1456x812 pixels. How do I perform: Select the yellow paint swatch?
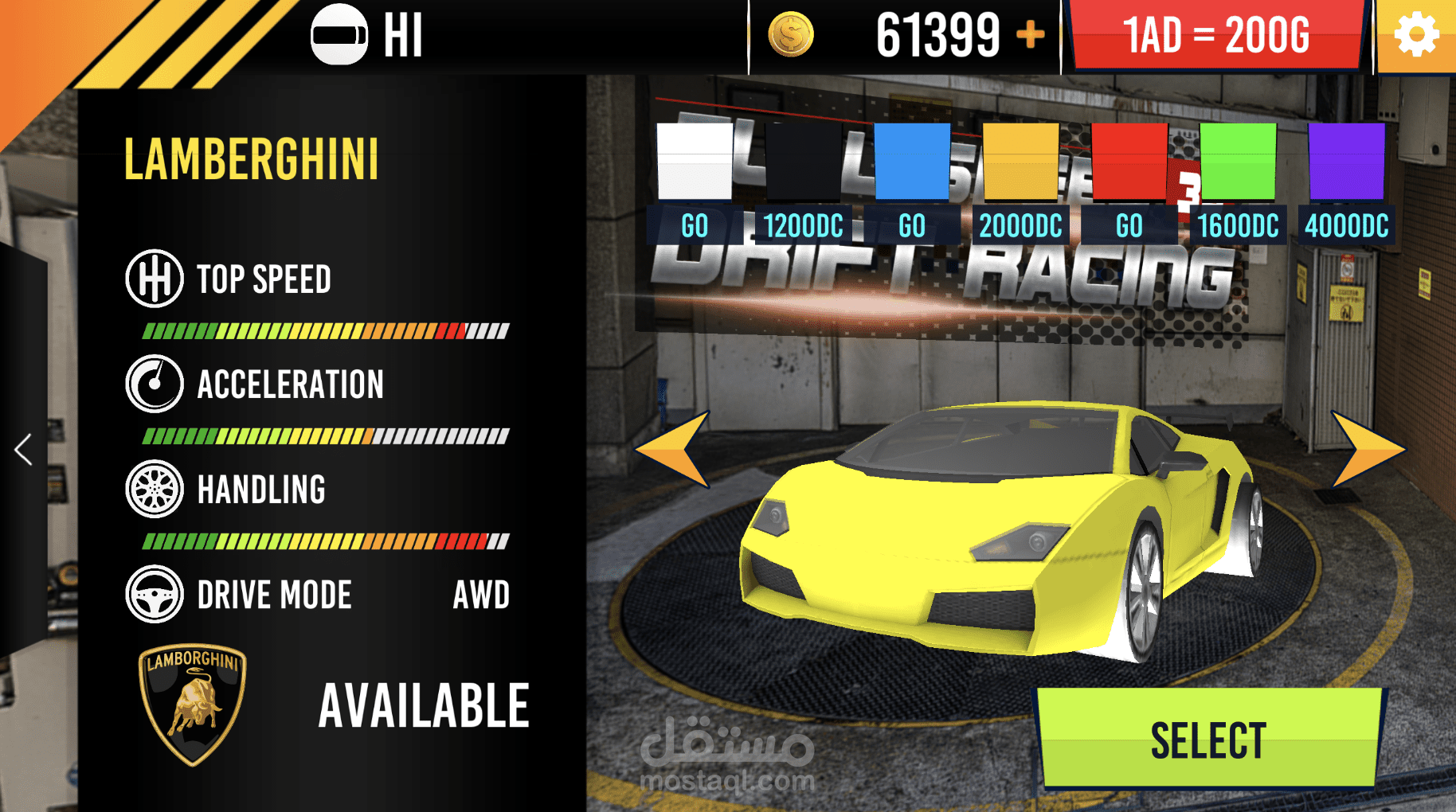1020,161
